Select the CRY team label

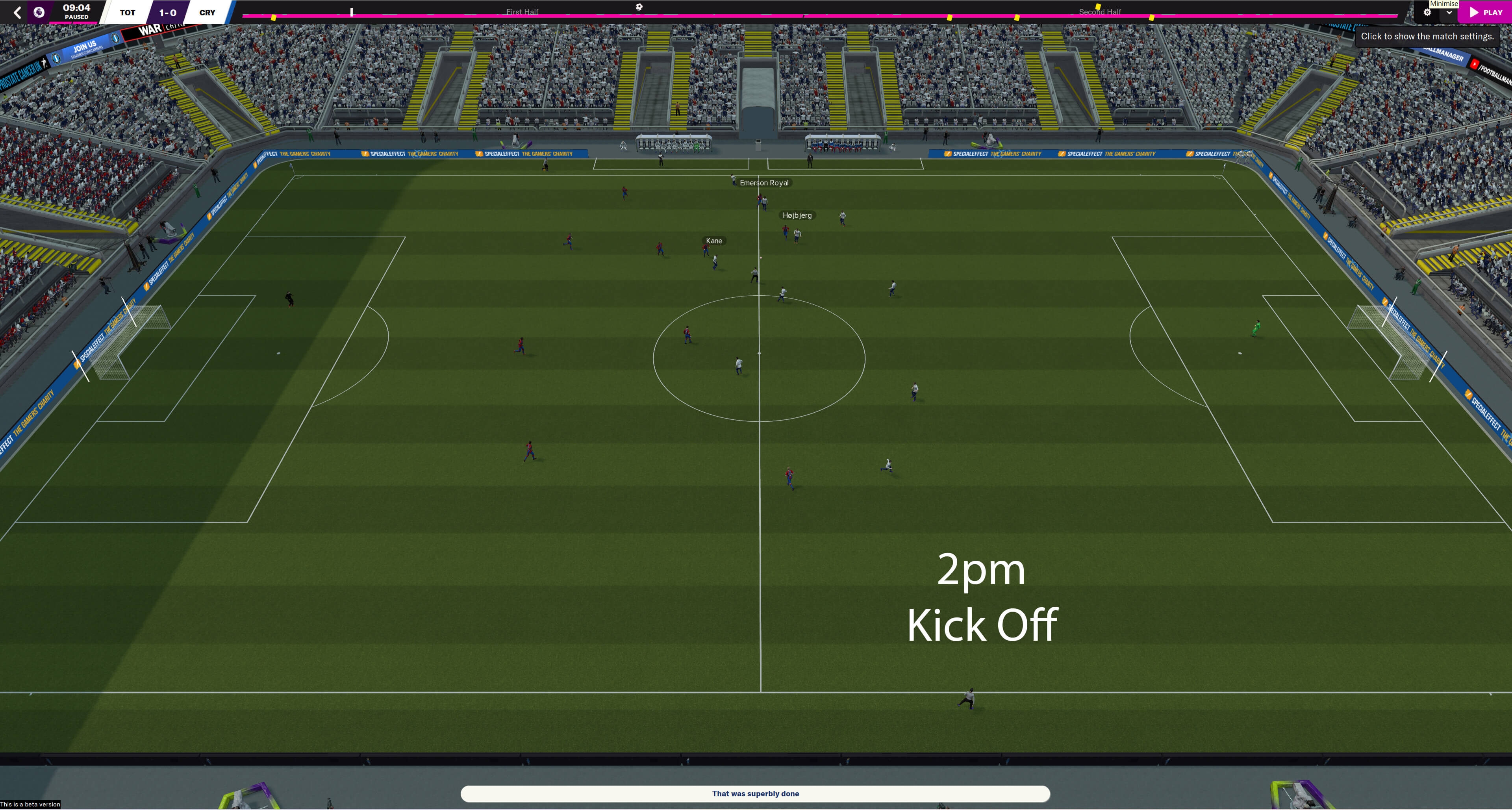(x=207, y=12)
